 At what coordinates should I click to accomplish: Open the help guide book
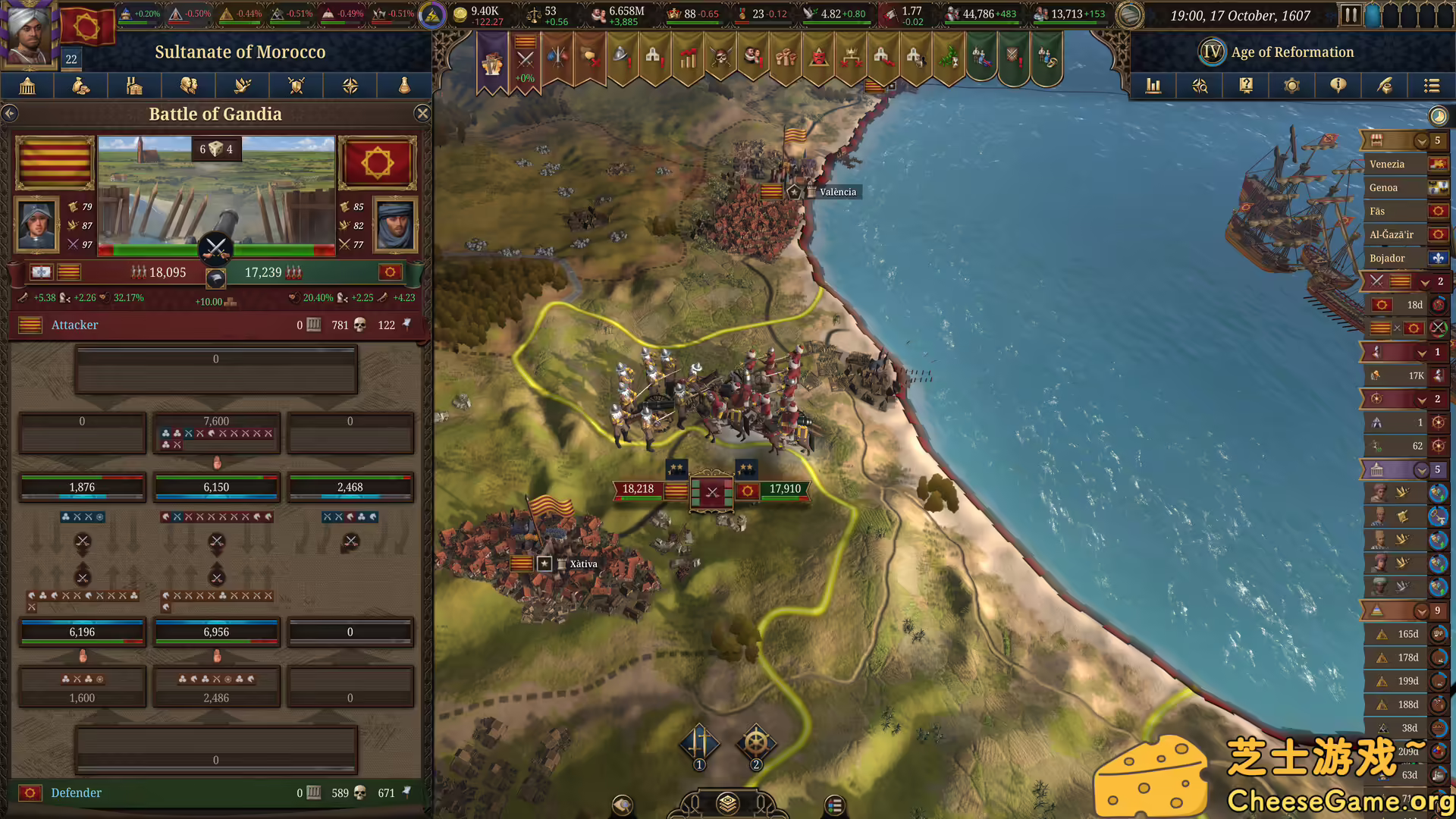(x=1245, y=86)
